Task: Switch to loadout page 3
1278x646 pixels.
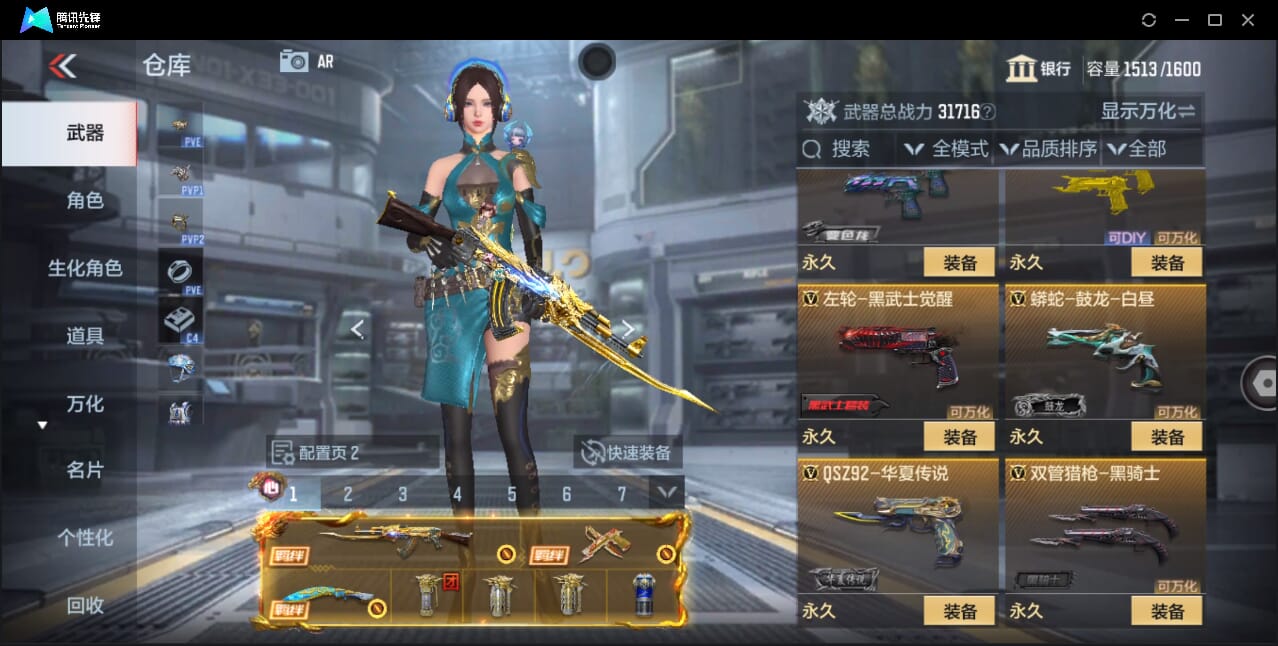Action: pos(402,494)
